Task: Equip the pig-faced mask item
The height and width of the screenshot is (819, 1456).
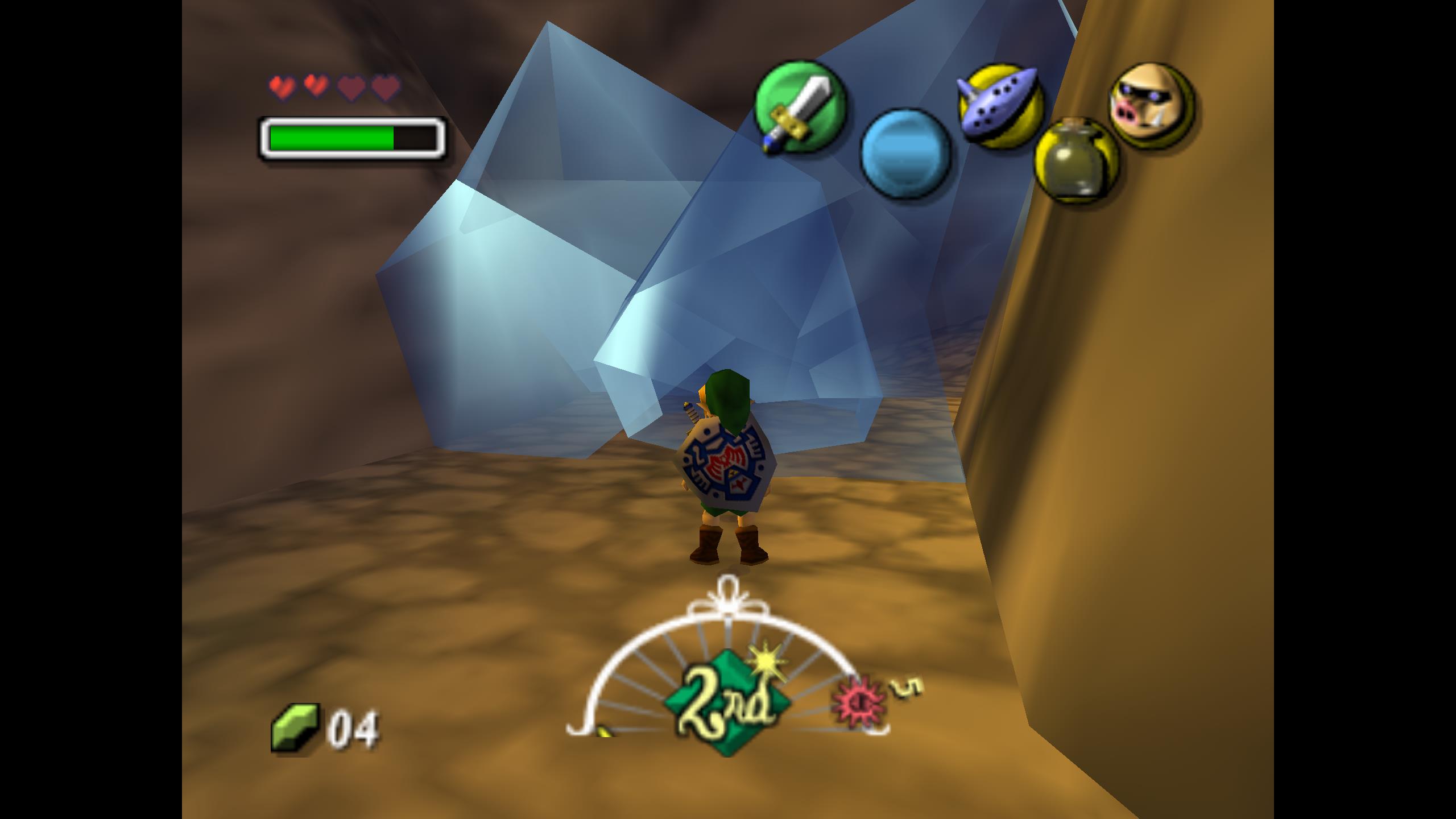Action: [1151, 104]
